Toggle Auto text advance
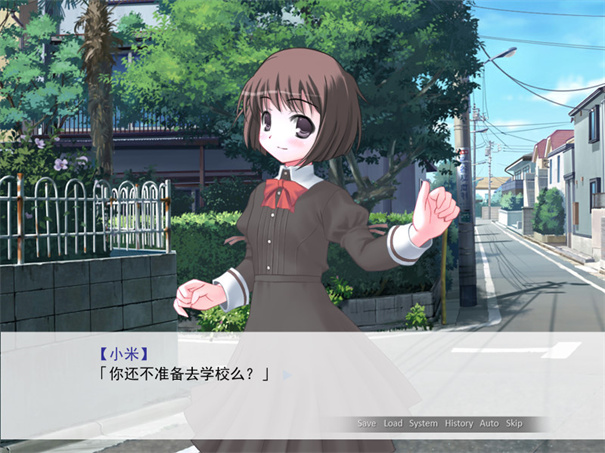 point(489,423)
